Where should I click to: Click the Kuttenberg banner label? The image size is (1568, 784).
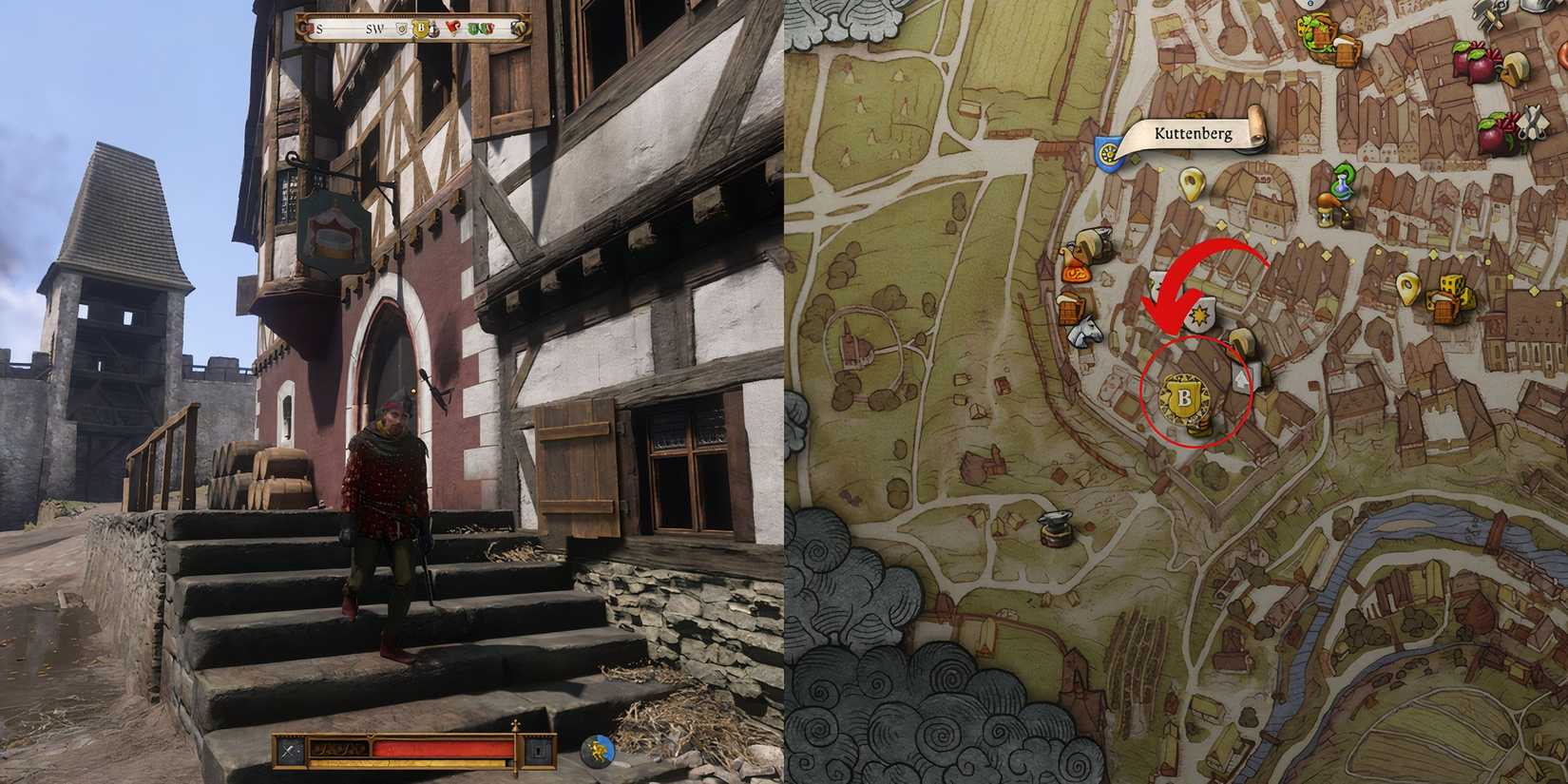point(1195,134)
